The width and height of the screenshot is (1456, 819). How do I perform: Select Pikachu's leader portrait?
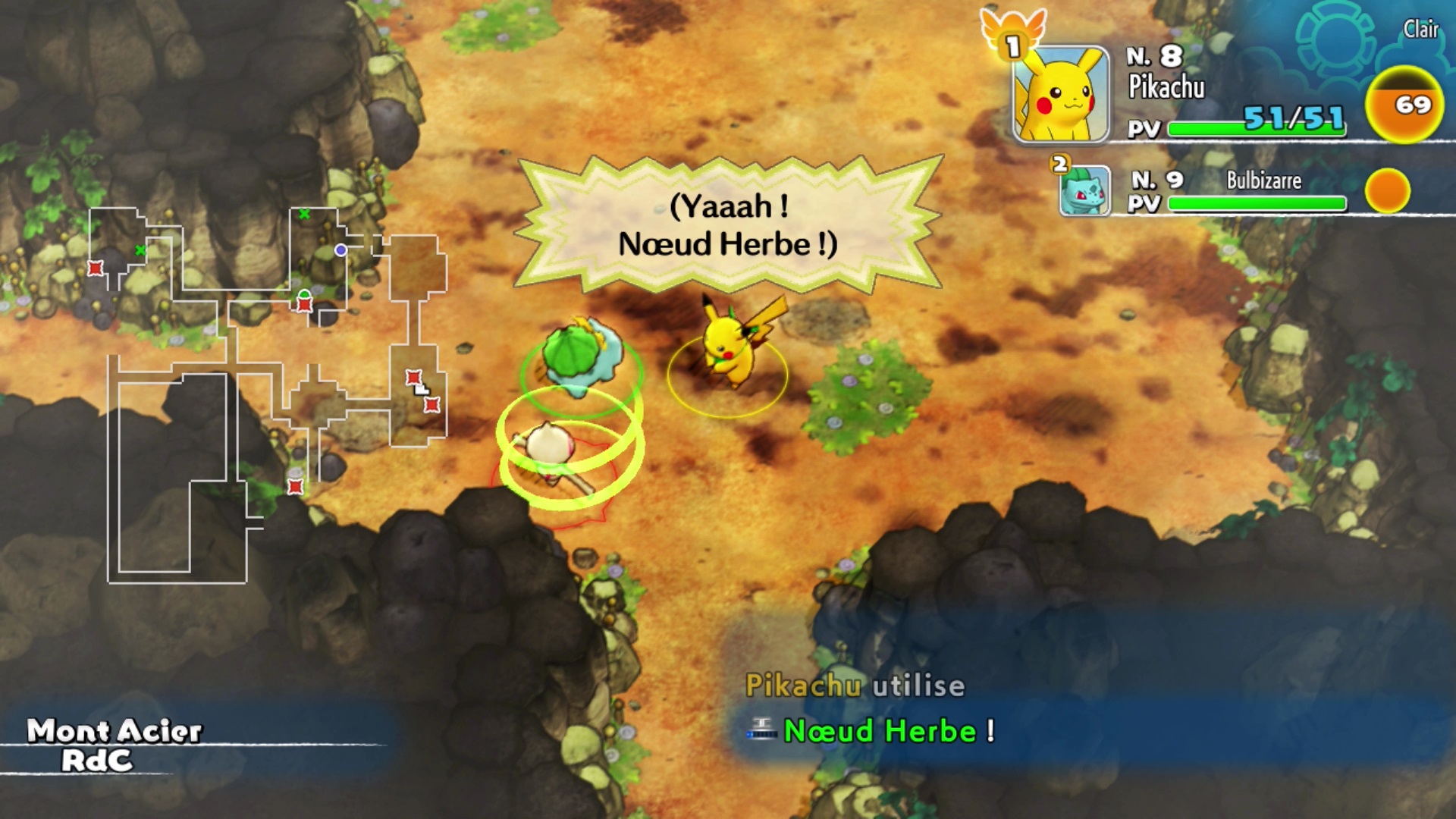point(1061,95)
